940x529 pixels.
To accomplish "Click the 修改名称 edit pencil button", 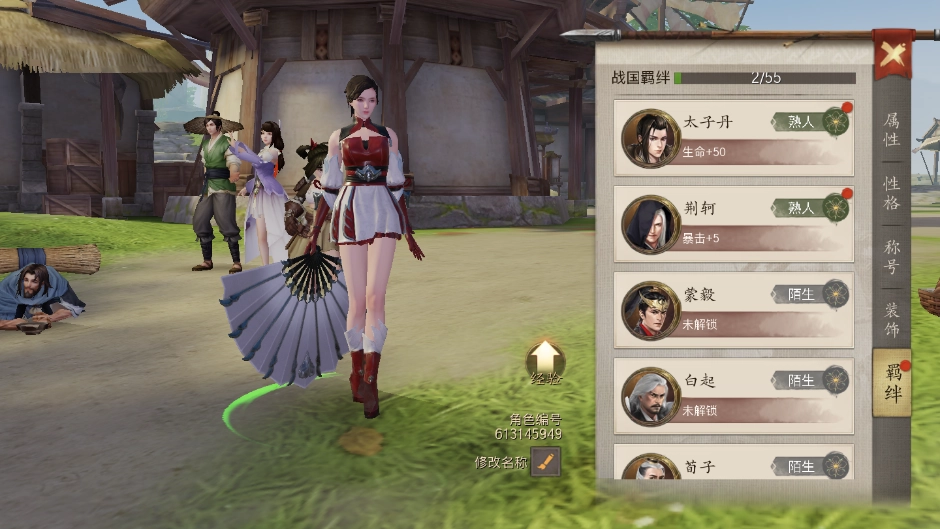I will click(545, 462).
